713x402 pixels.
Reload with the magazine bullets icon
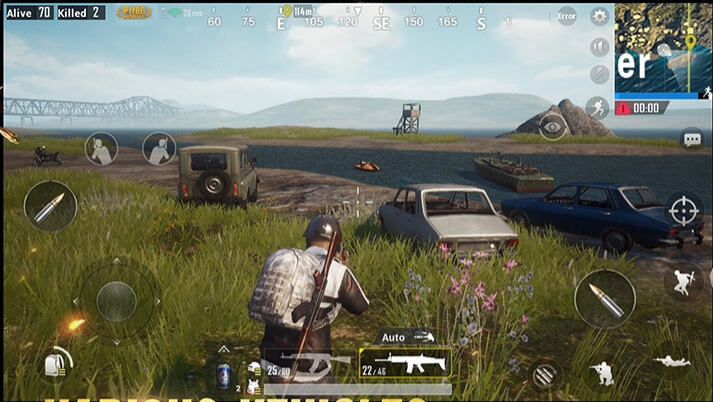point(544,374)
